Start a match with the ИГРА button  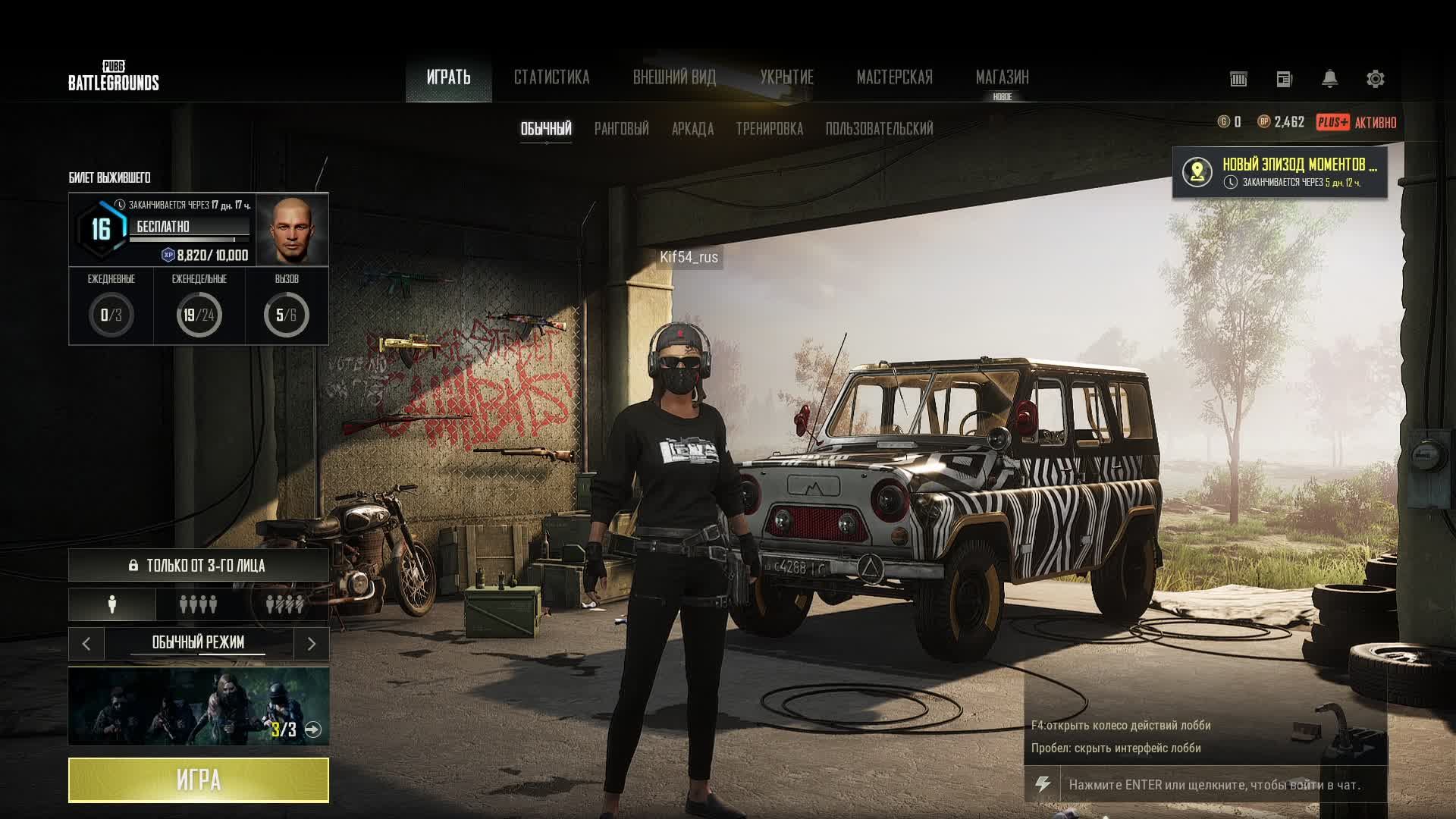pyautogui.click(x=199, y=780)
